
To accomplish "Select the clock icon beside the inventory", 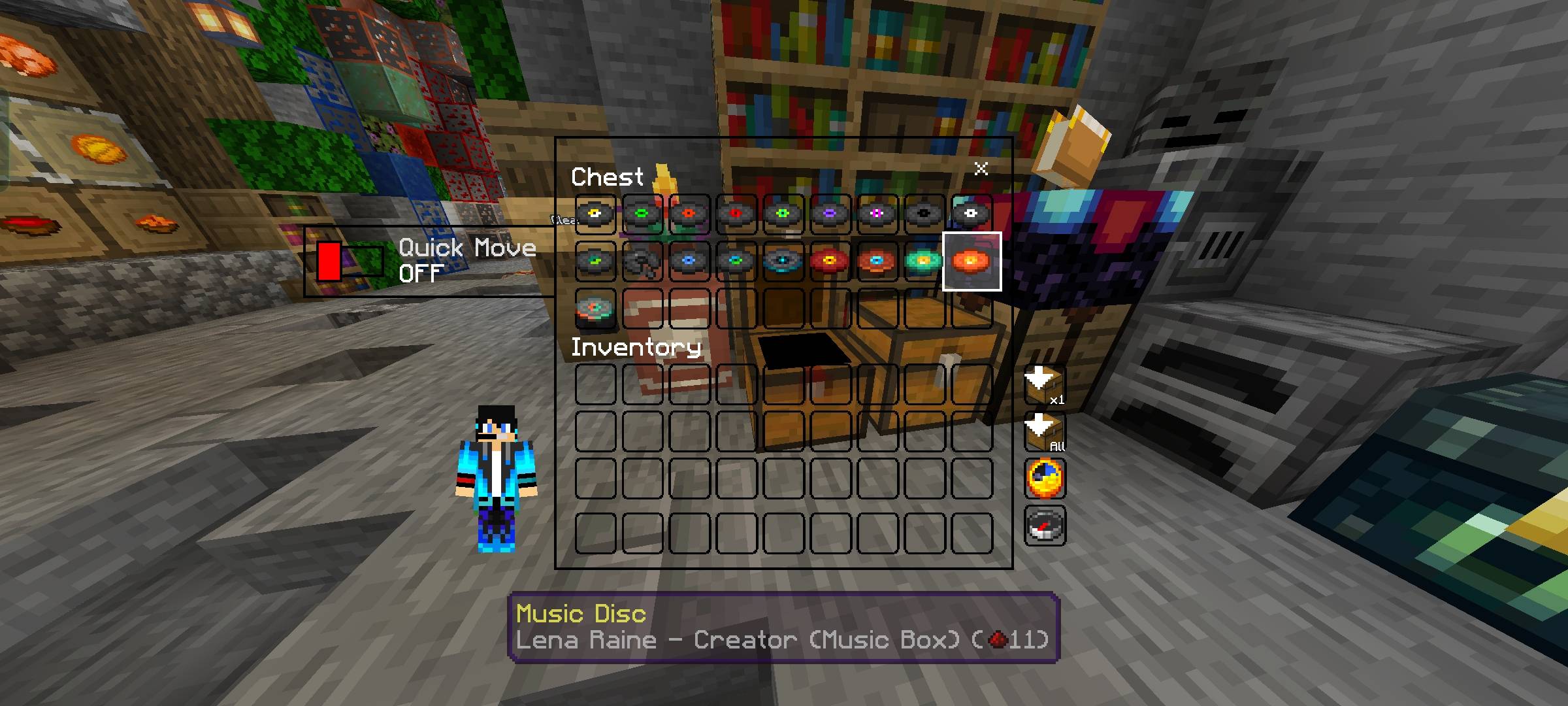I will [1045, 479].
